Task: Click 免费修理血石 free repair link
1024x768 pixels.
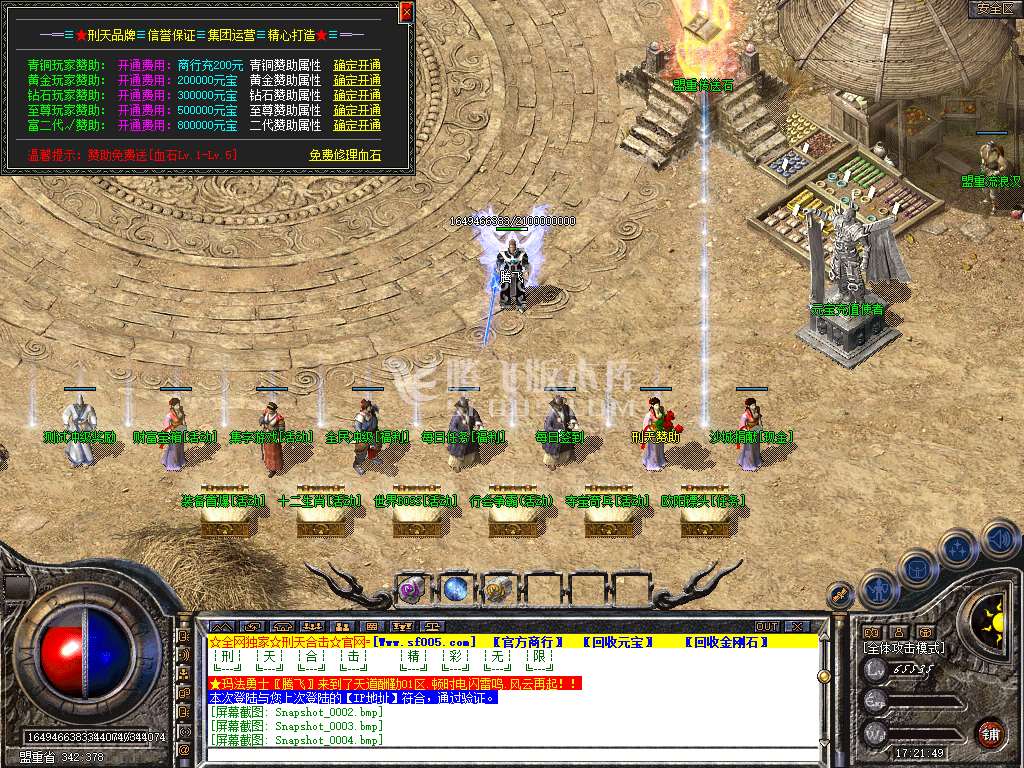Action: click(345, 155)
